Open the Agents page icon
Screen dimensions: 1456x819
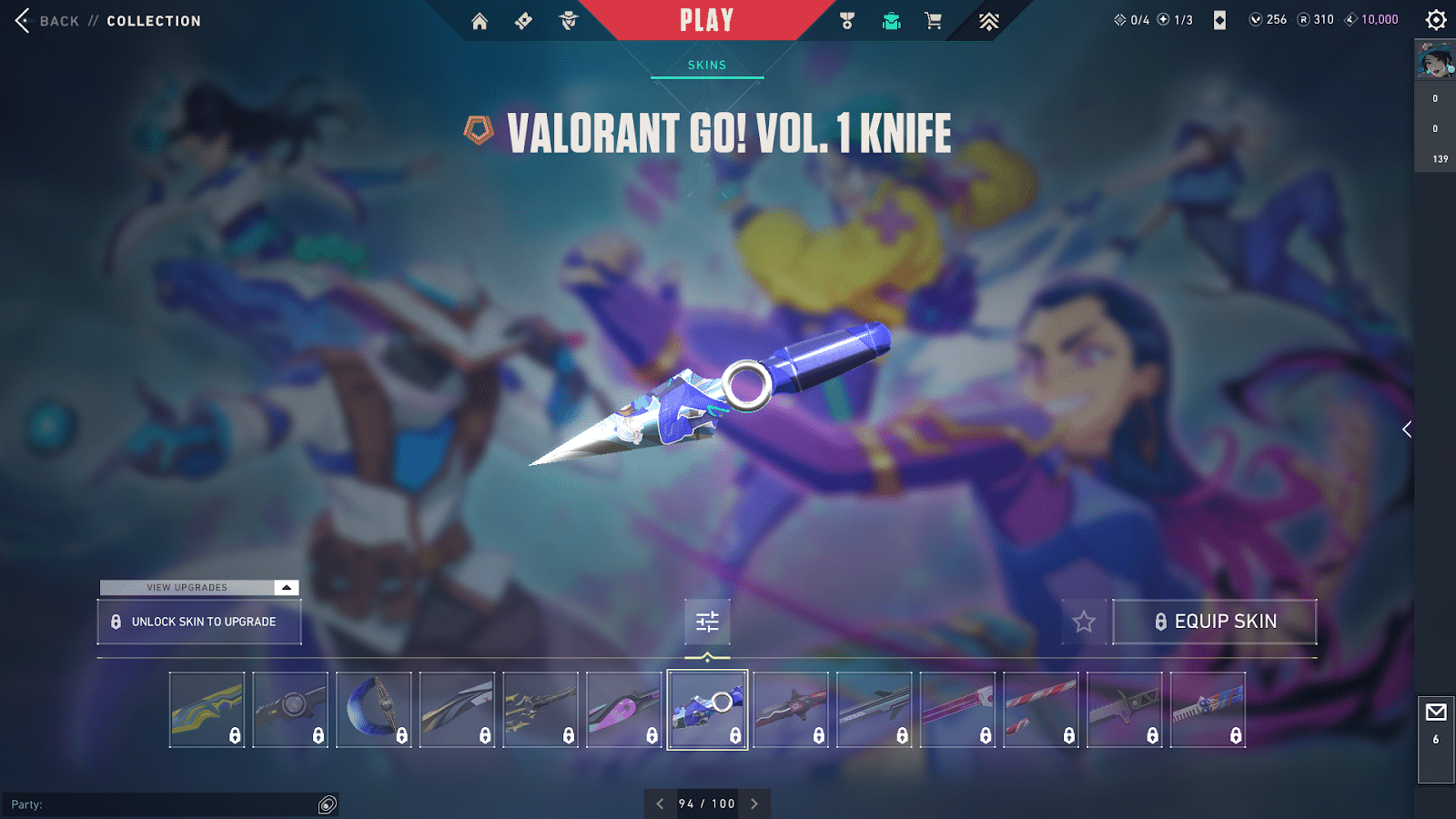569,21
